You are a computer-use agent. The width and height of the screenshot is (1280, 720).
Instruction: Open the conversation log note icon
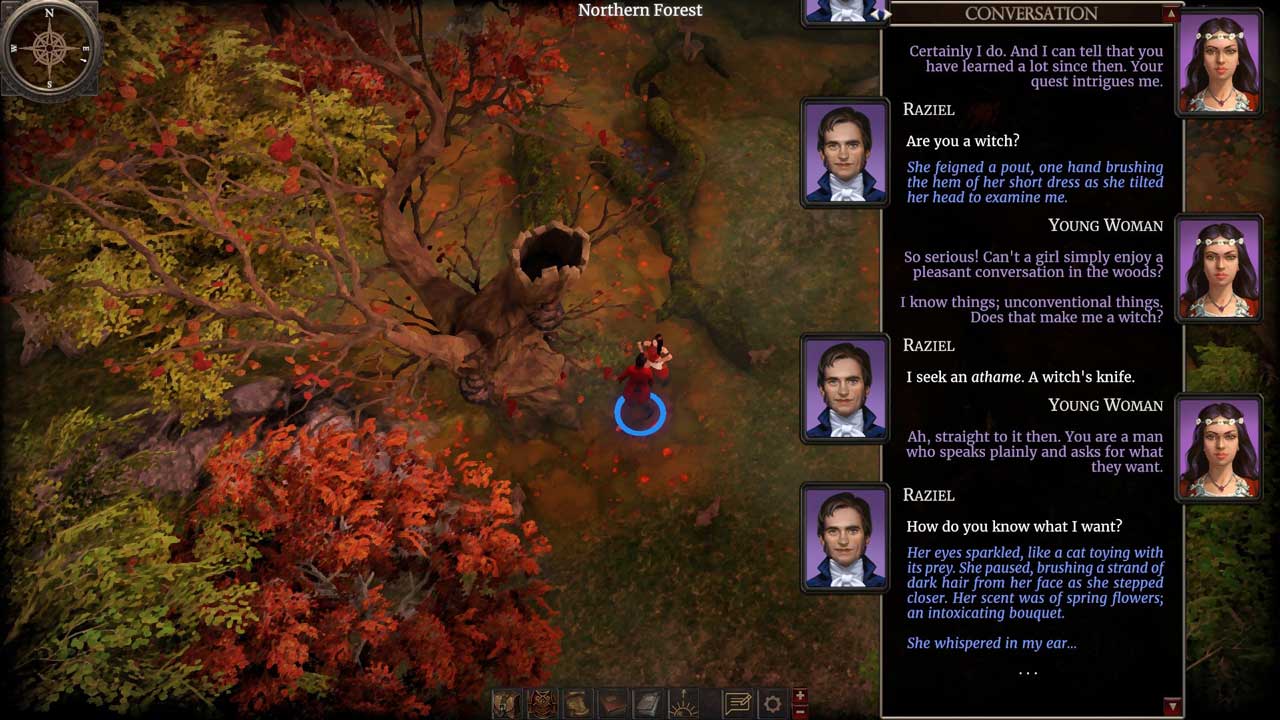[x=738, y=704]
